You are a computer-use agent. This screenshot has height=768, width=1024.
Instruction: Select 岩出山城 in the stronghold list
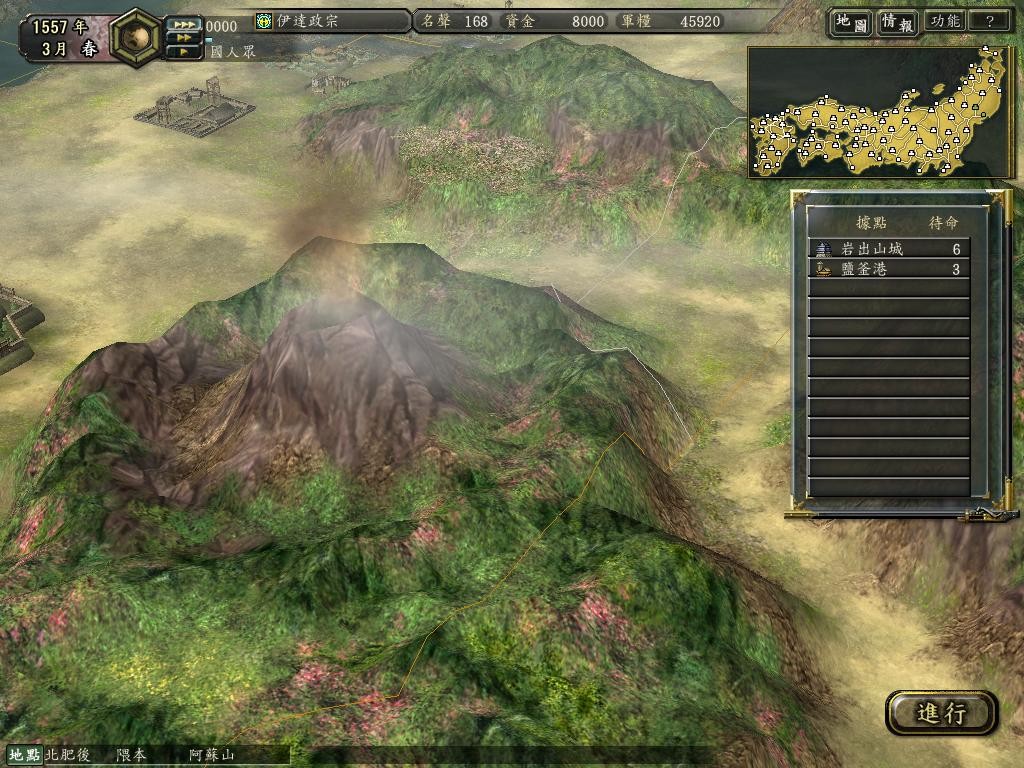(888, 249)
